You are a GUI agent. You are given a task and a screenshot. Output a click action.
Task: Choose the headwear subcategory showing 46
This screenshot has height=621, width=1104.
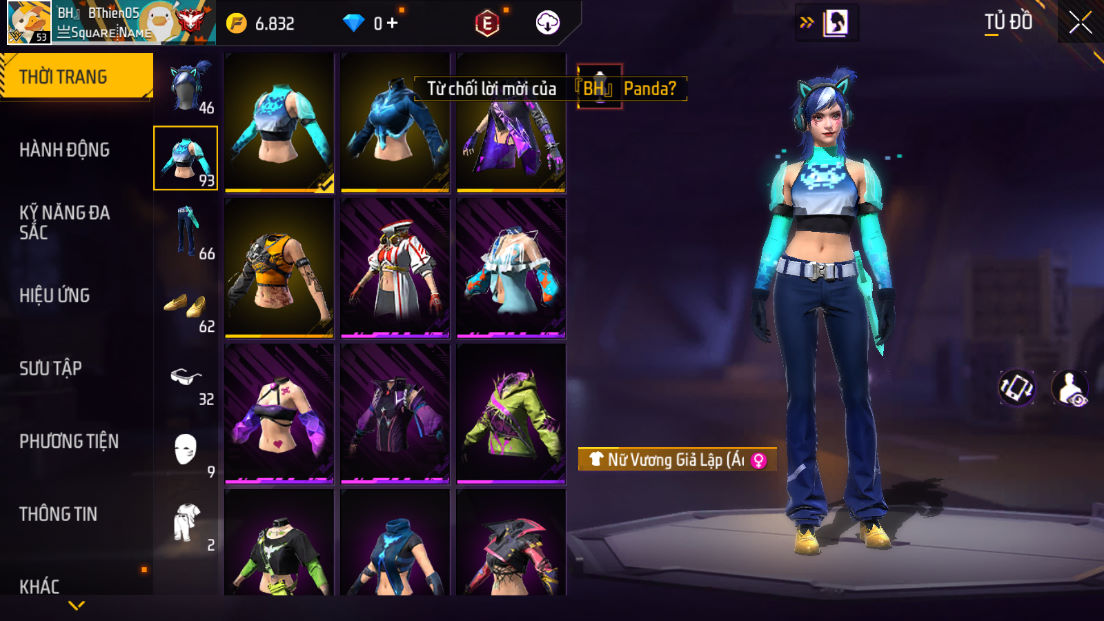[x=187, y=88]
